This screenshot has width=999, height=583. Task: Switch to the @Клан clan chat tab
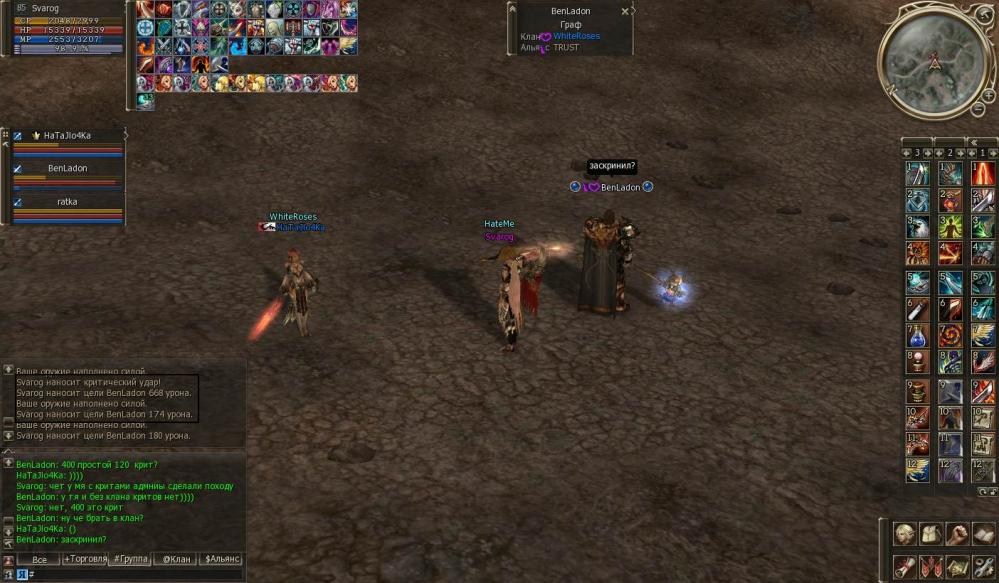click(176, 560)
